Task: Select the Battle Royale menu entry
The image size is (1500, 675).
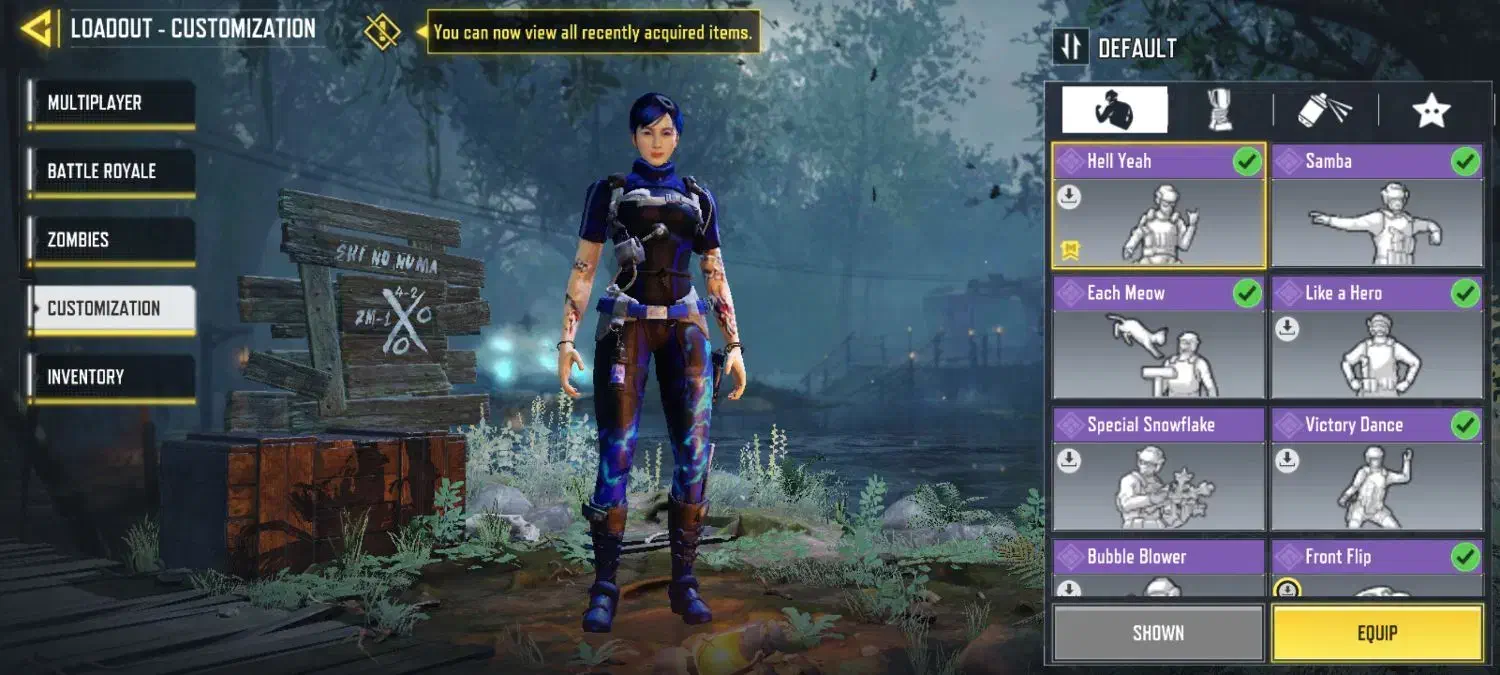Action: [x=111, y=172]
